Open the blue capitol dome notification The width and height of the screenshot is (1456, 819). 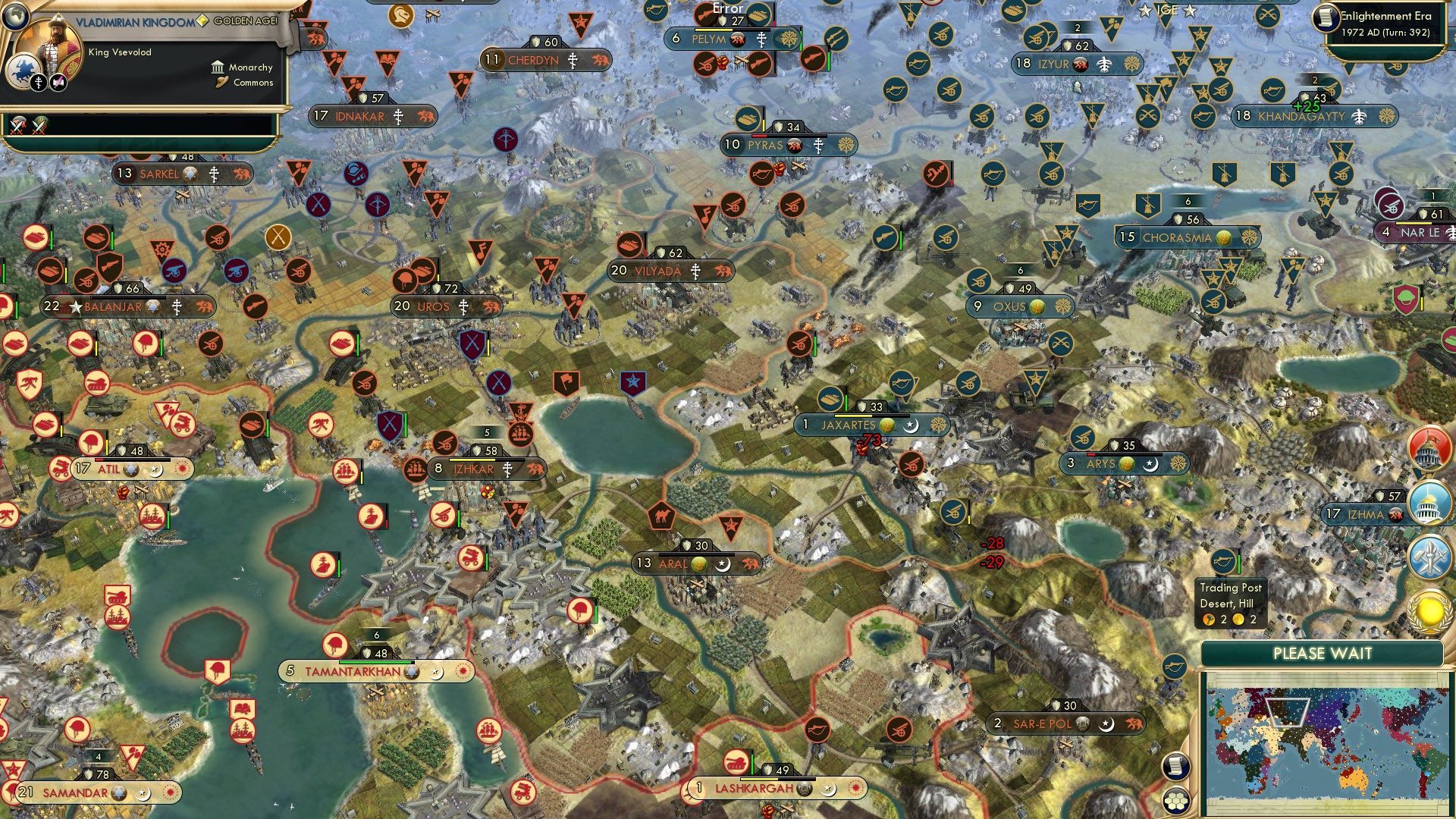point(1429,502)
